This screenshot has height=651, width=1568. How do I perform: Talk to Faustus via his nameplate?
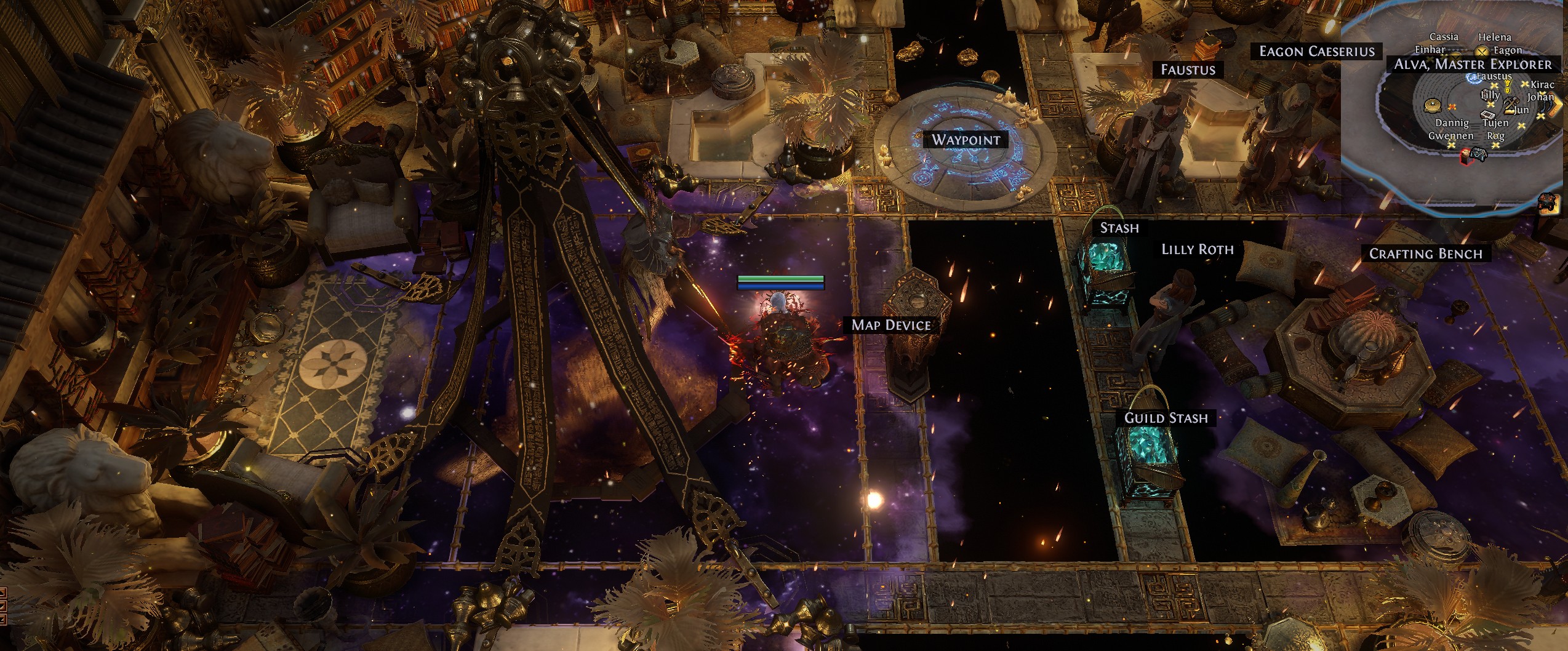coord(1188,70)
